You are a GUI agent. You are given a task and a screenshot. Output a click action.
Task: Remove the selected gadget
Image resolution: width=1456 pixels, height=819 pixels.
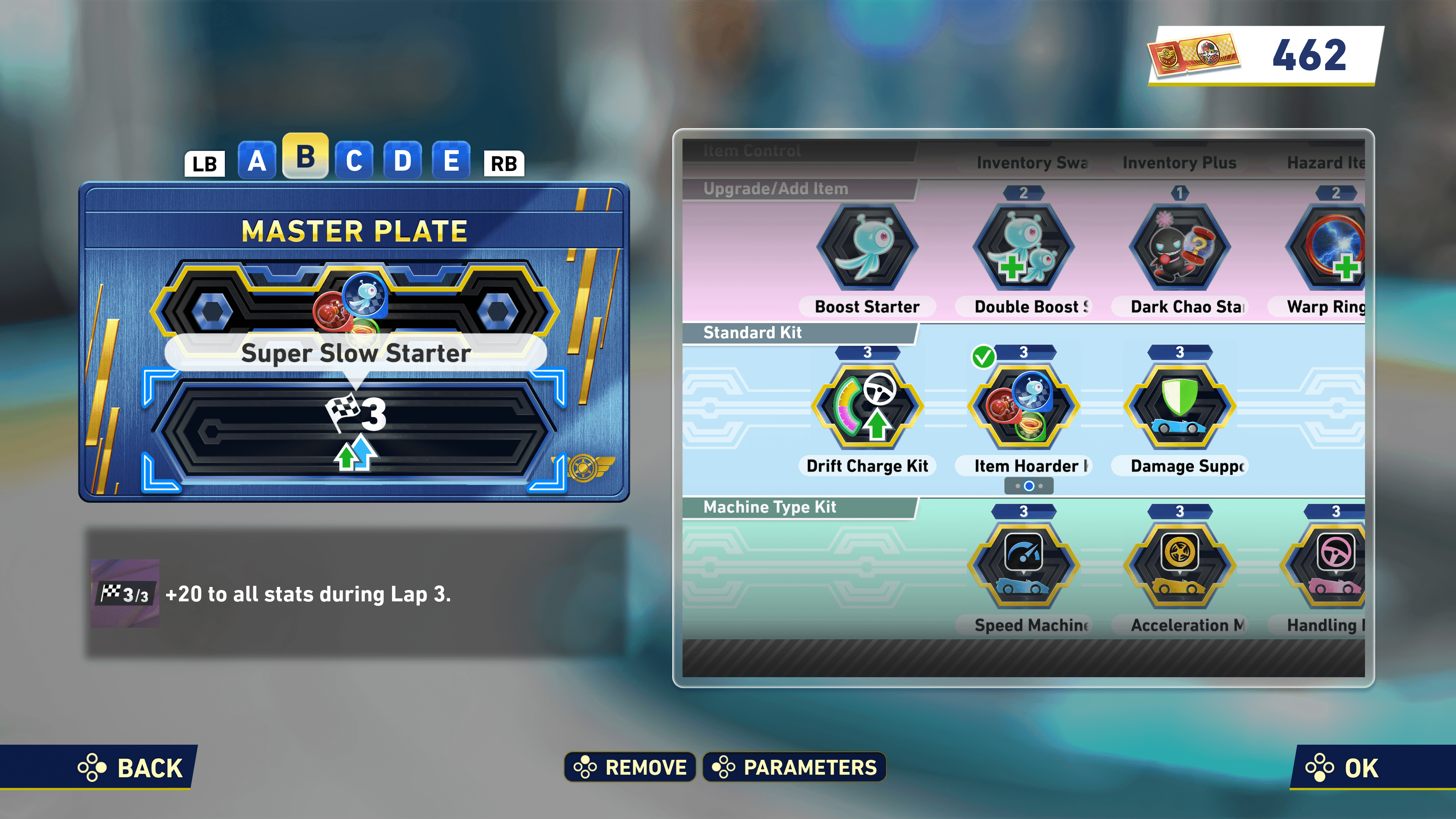[x=630, y=767]
